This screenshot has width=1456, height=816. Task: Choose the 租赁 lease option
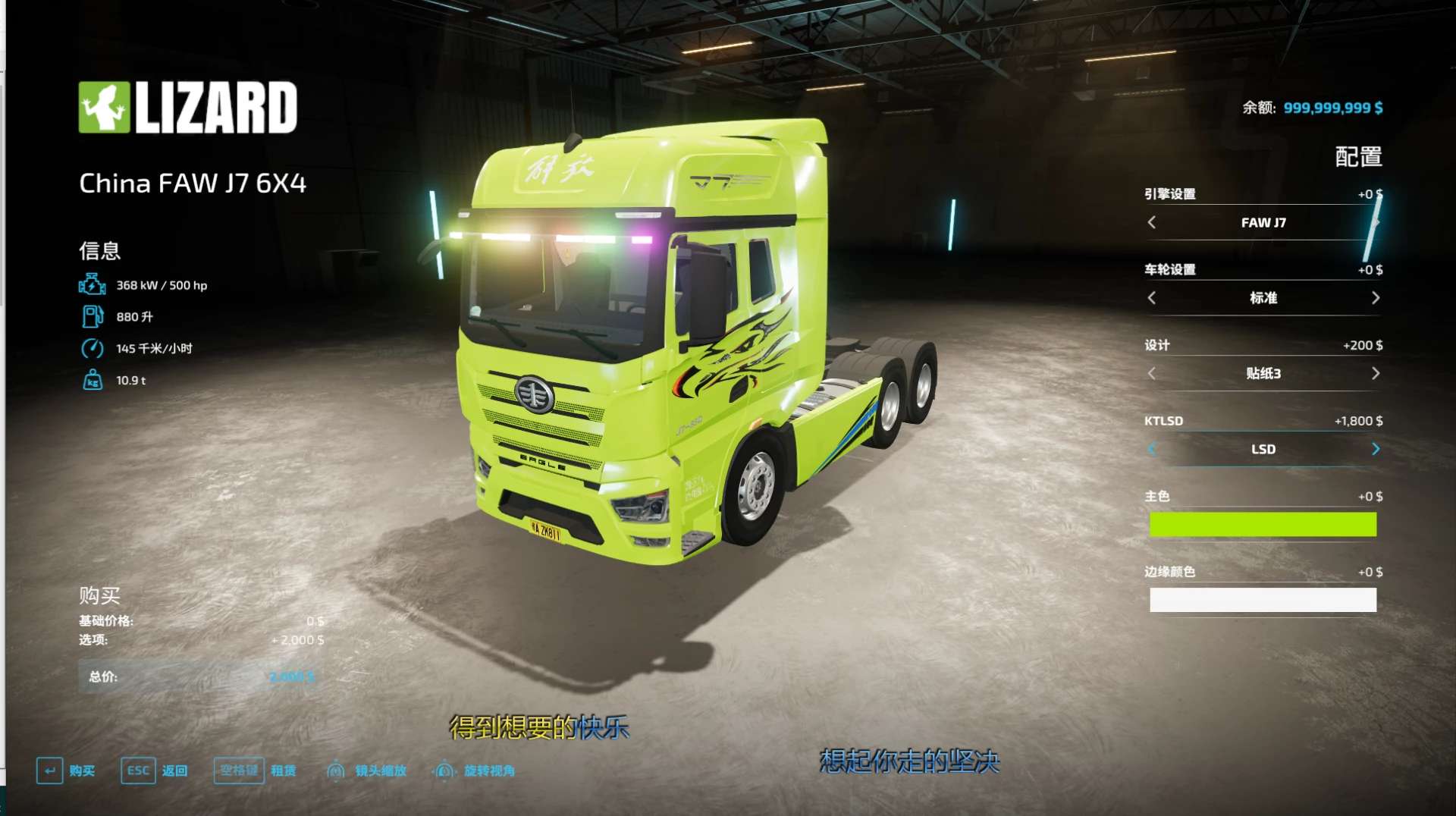pos(255,770)
